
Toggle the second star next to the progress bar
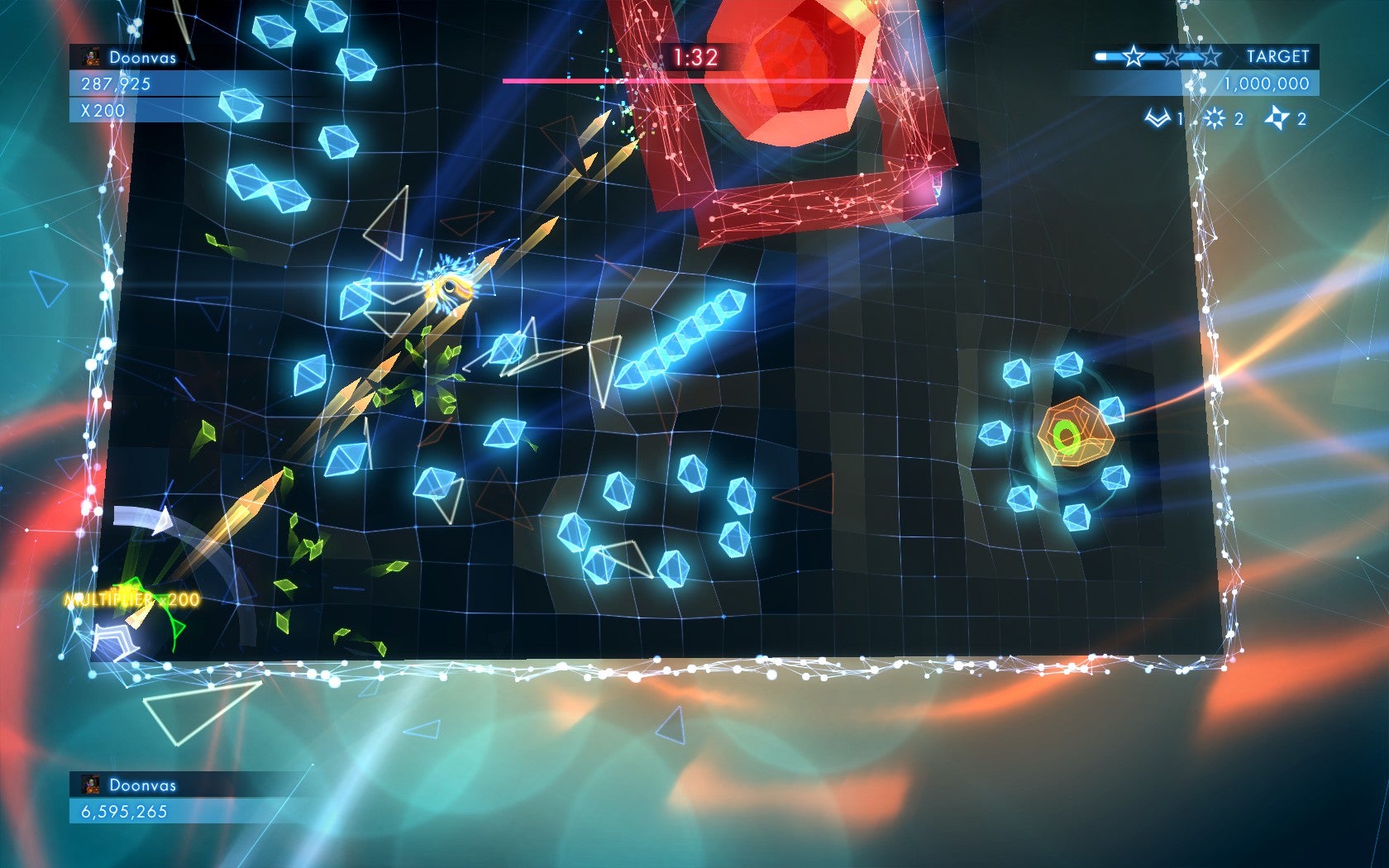1172,56
